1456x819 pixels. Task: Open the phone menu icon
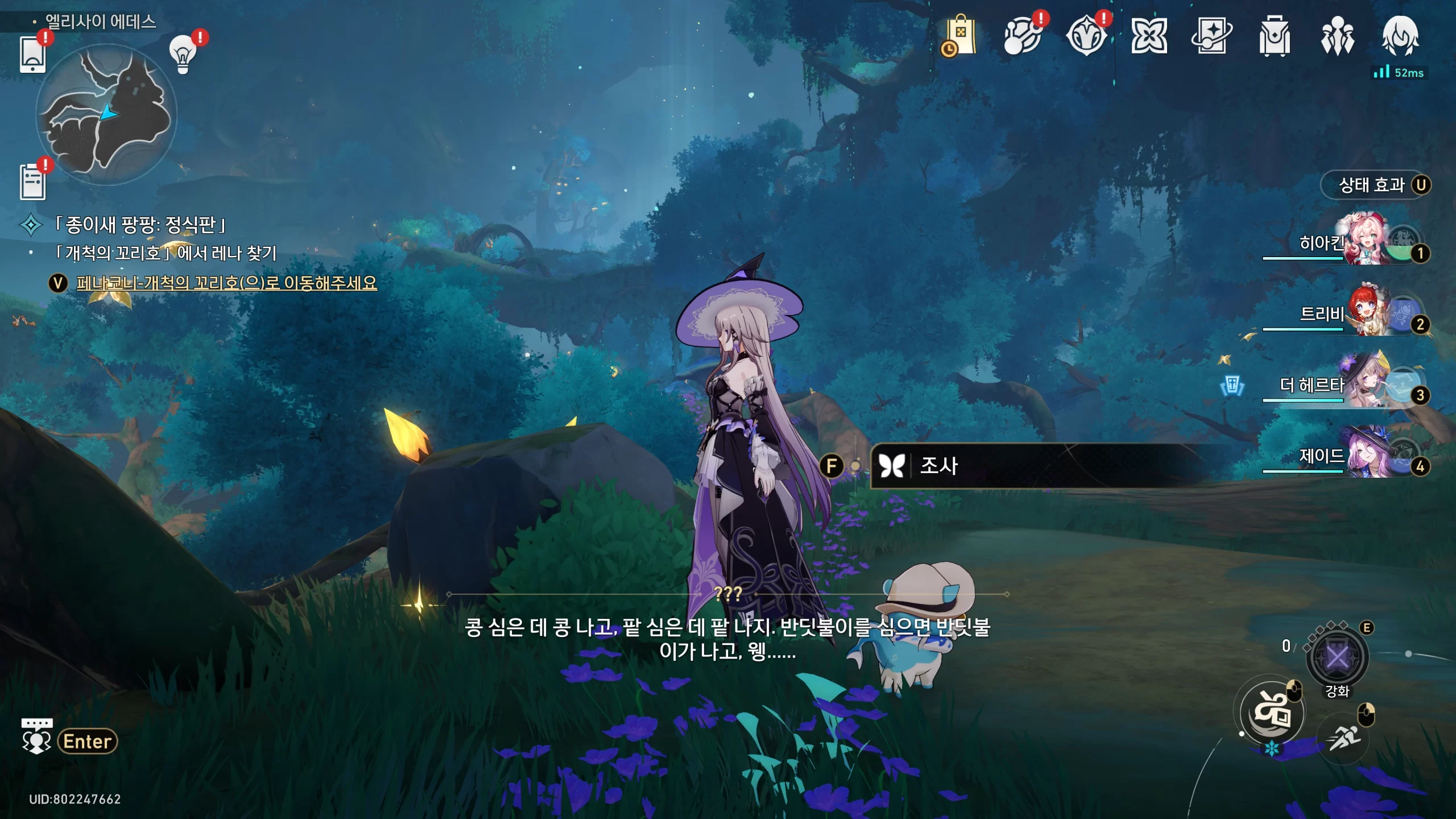(32, 54)
